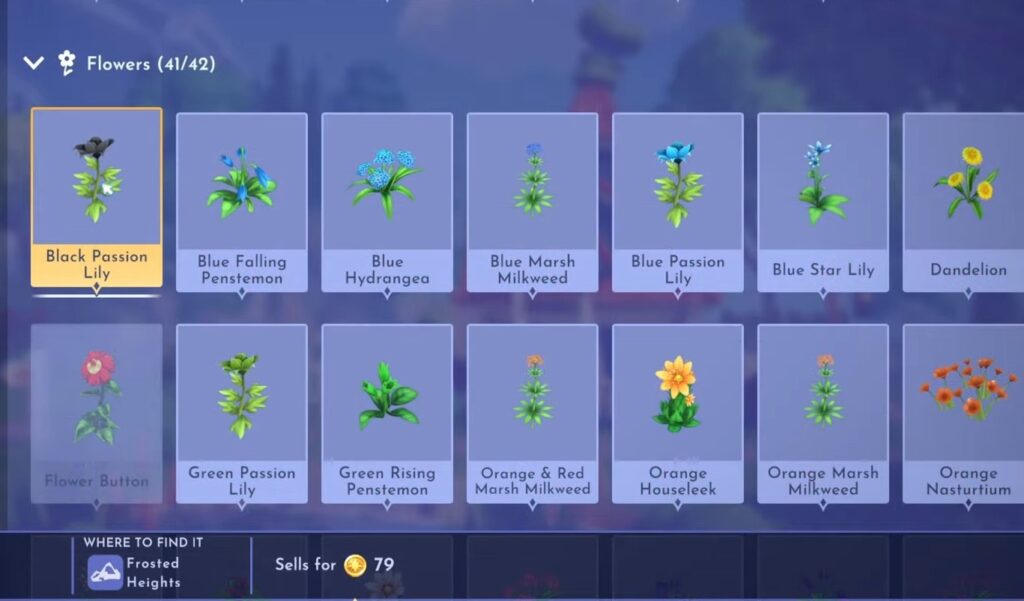The height and width of the screenshot is (601, 1024).
Task: Open the Blue Hydrangea entry
Action: coord(387,201)
